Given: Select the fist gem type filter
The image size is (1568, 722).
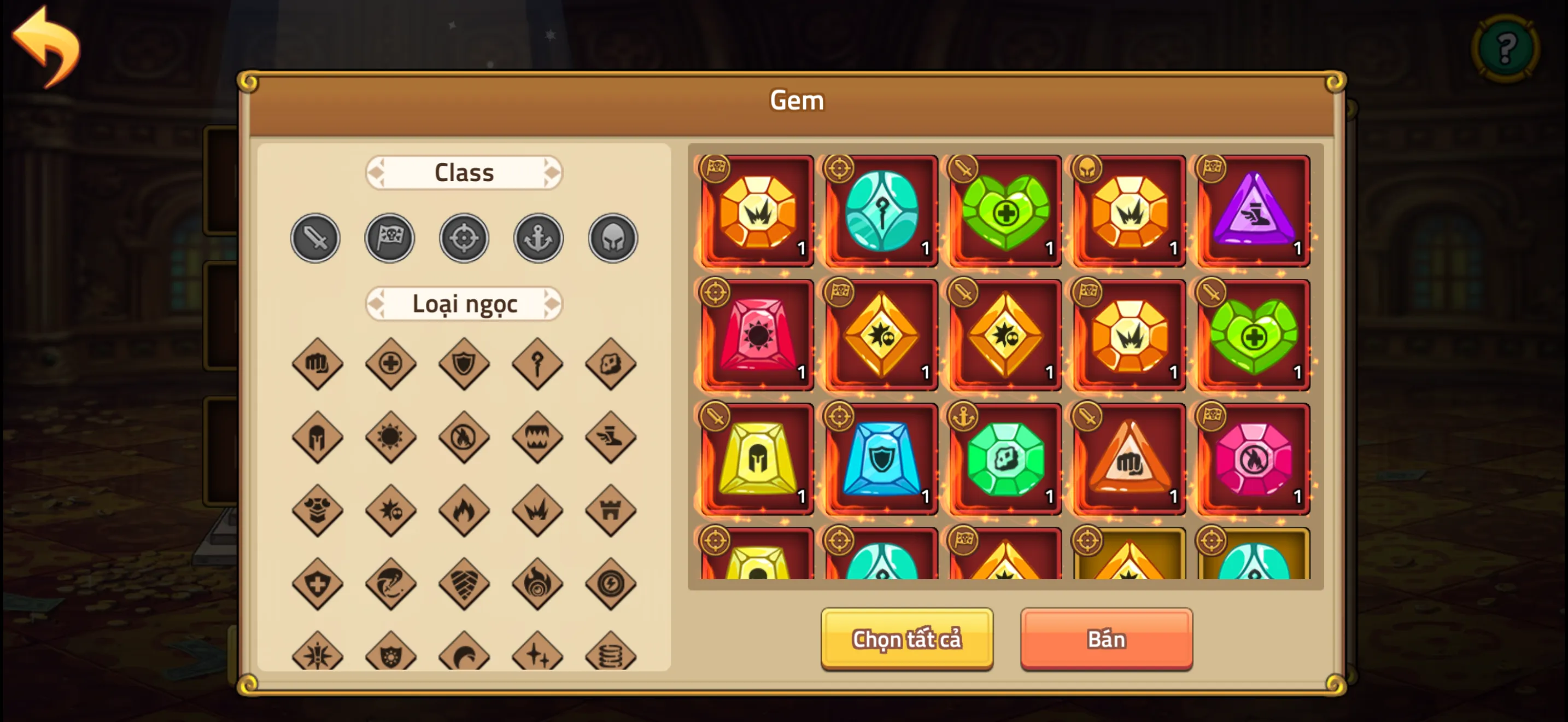Looking at the screenshot, I should tap(316, 364).
